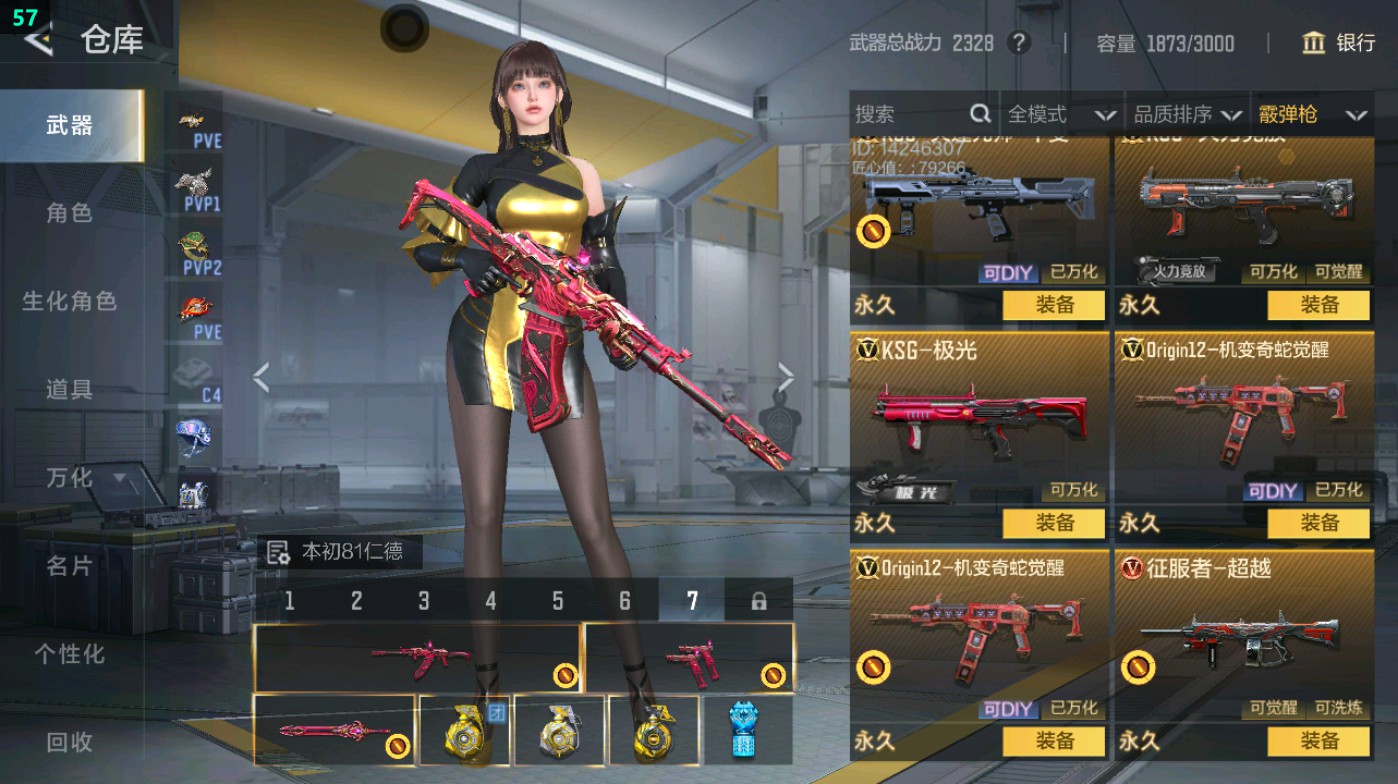Equip the KSG-极光 shotgun

pyautogui.click(x=1054, y=523)
